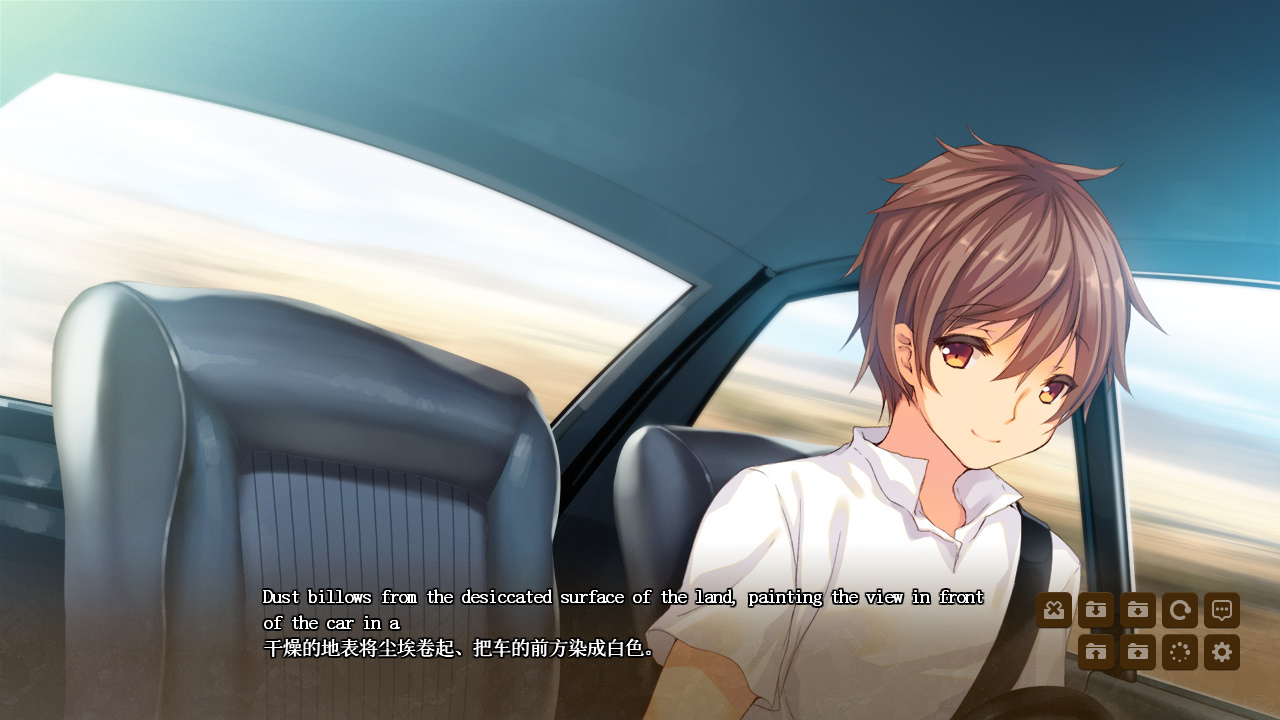Click the circular arrow icon
The image size is (1280, 720).
[1180, 610]
